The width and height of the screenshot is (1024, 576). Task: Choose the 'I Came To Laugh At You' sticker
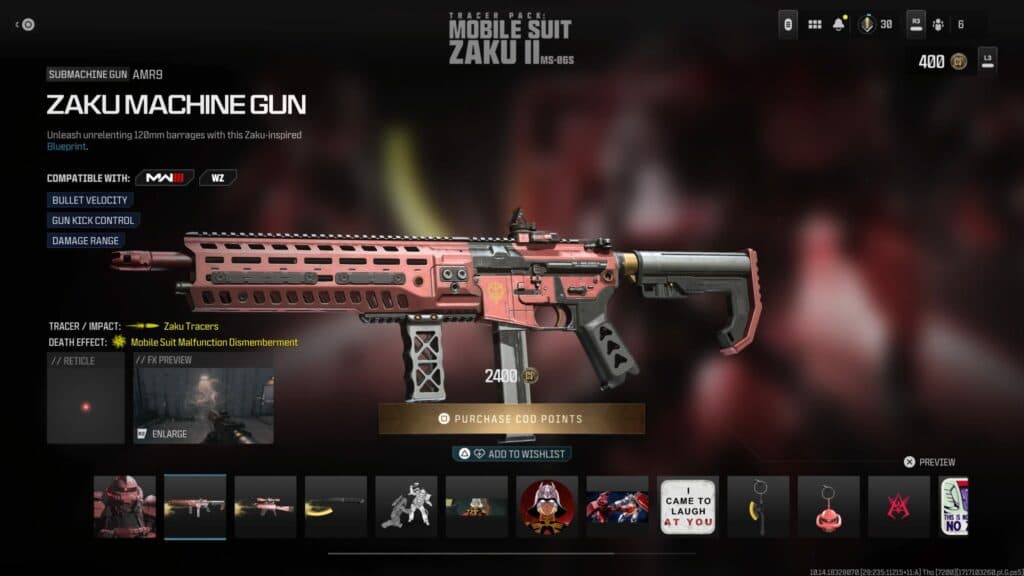[688, 506]
